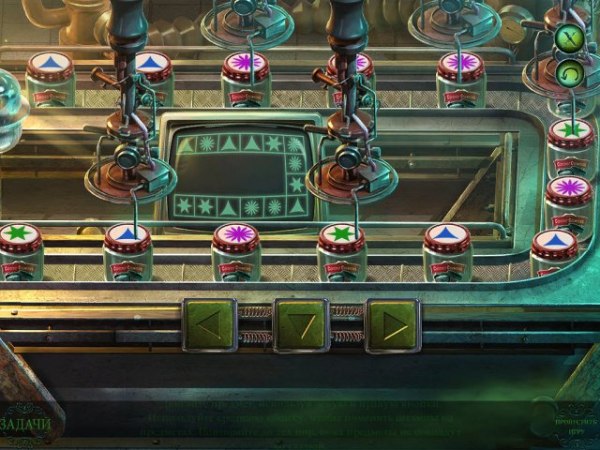This screenshot has width=600, height=450.
Task: Activate the green downward triangle button
Action: click(x=301, y=325)
